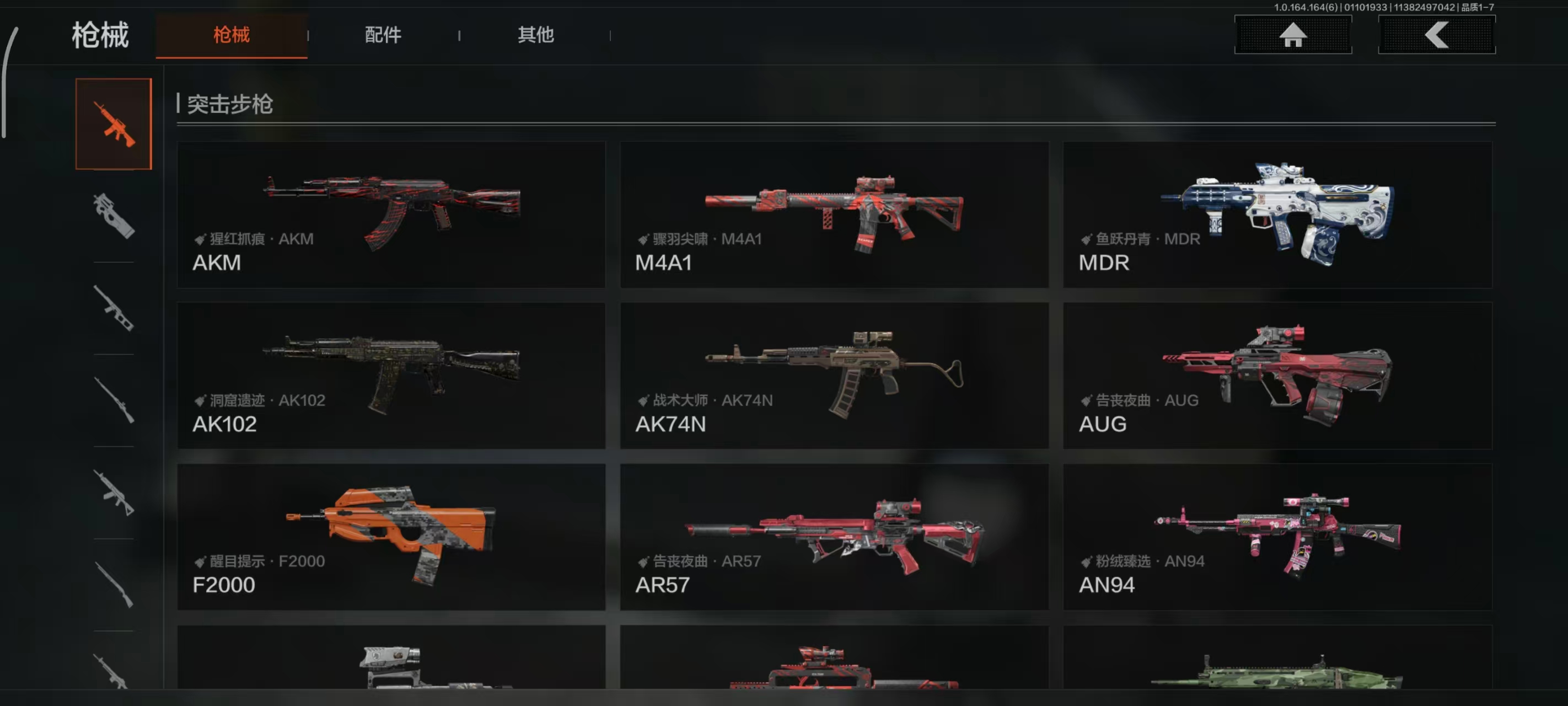The width and height of the screenshot is (1568, 706).
Task: Switch to the 枪械 tab
Action: [x=232, y=35]
